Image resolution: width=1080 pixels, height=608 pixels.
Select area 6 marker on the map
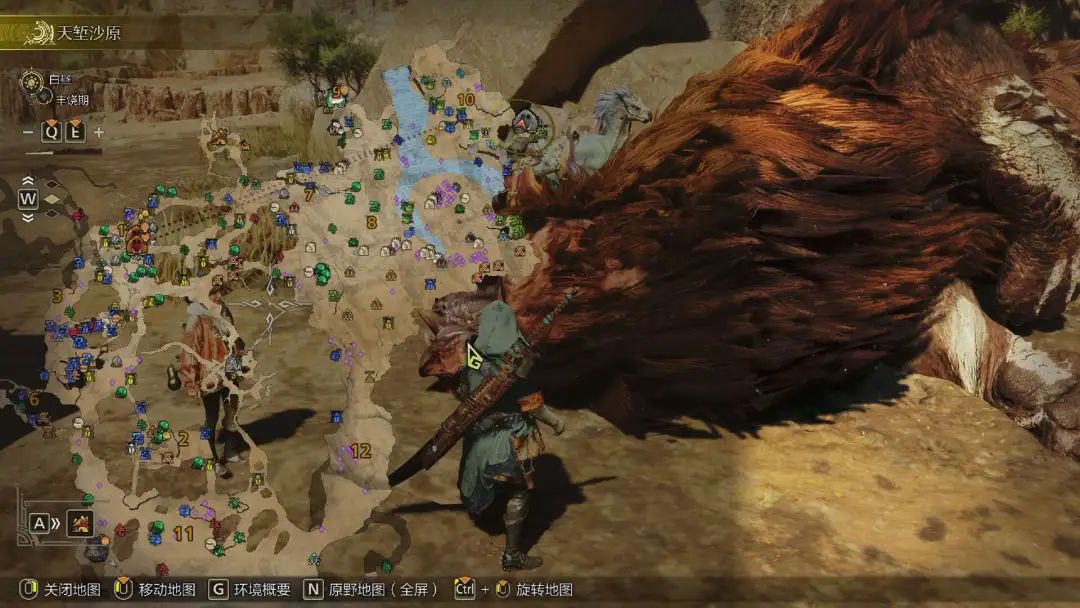click(34, 399)
